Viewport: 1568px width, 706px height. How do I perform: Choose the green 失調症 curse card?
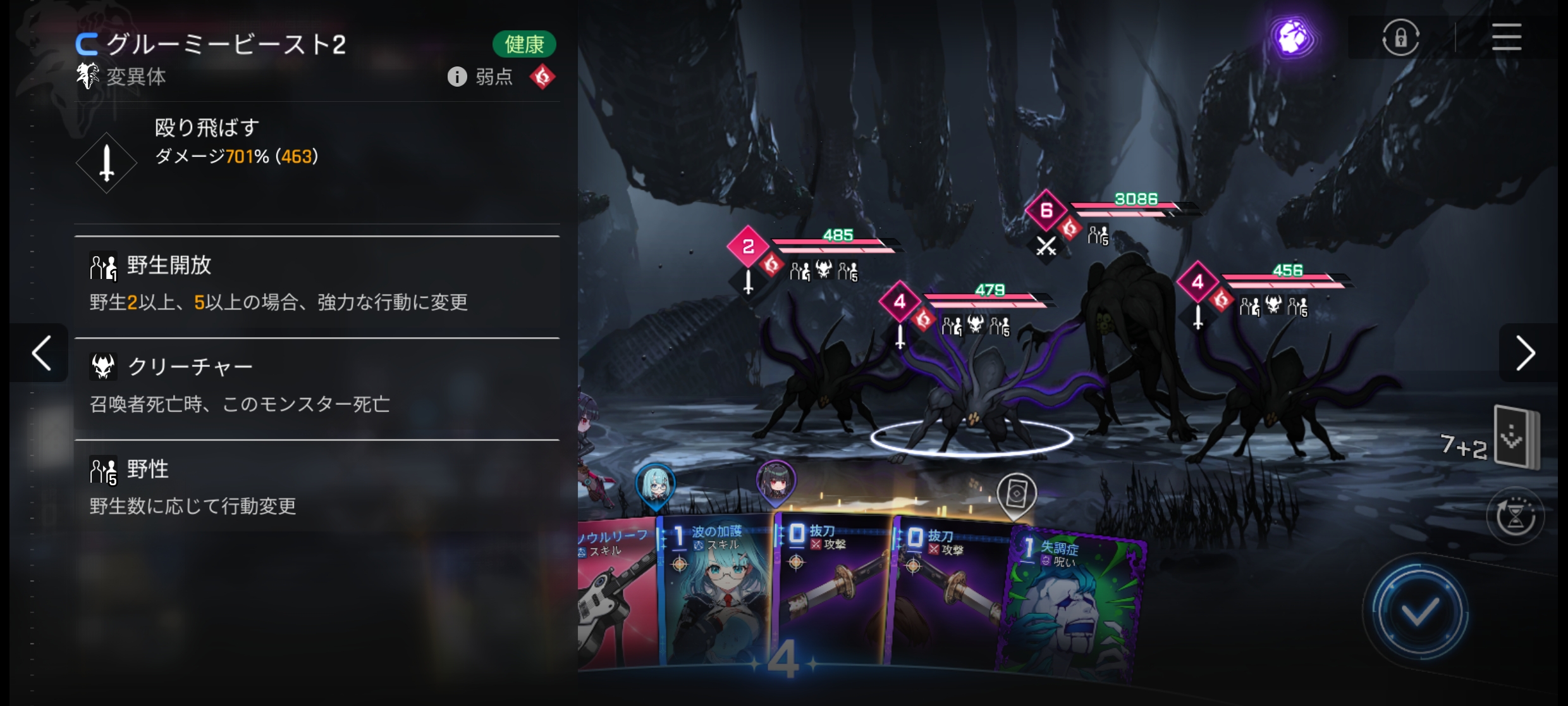click(1075, 601)
